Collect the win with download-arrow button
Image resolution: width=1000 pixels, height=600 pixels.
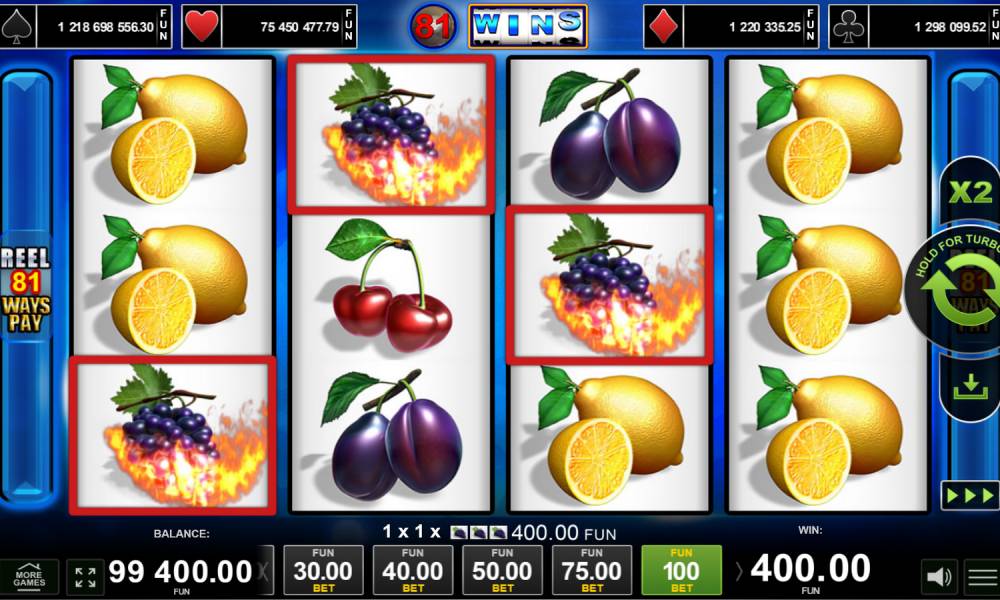click(969, 387)
